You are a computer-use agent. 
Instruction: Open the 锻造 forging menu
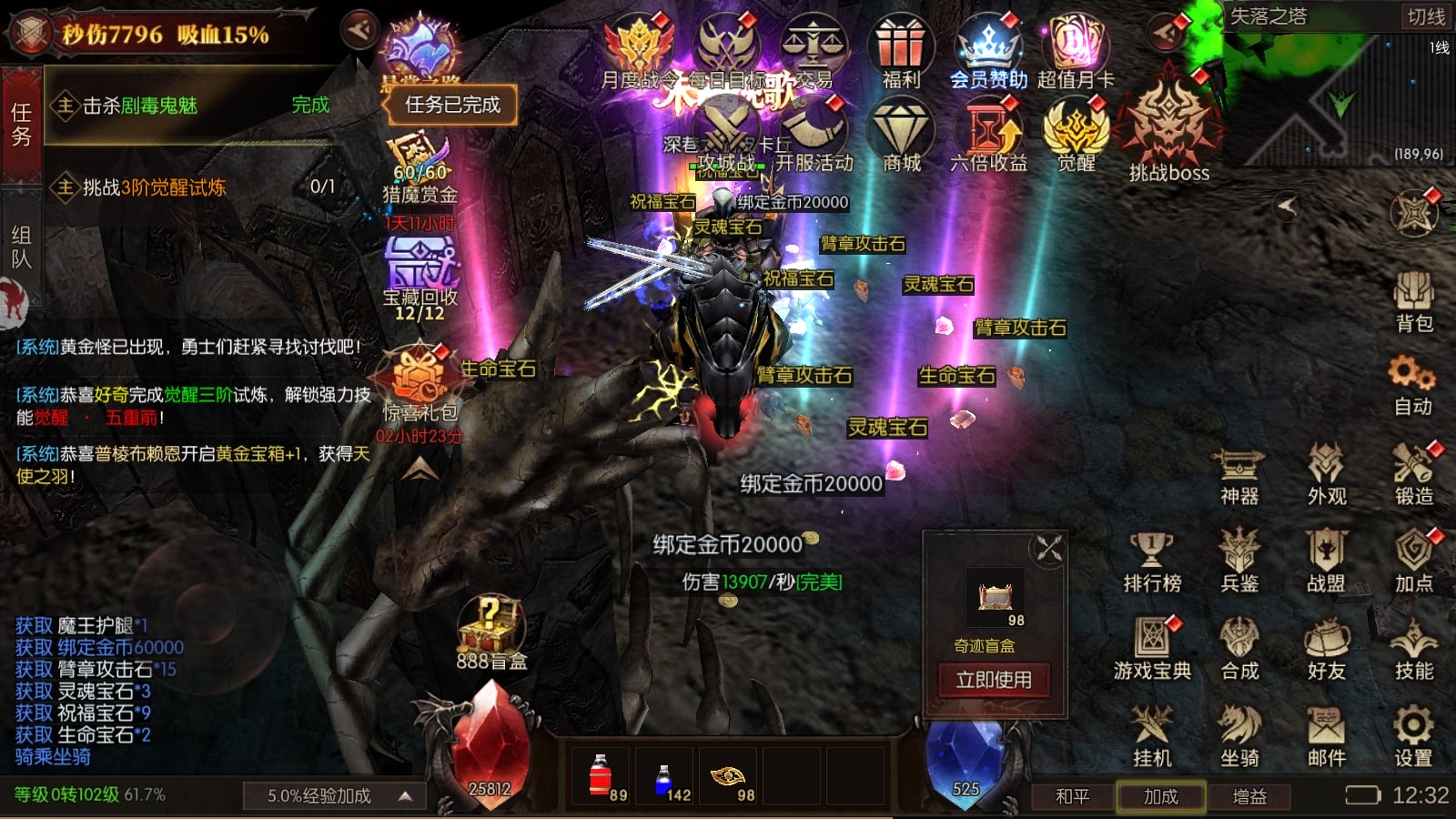pyautogui.click(x=1413, y=474)
